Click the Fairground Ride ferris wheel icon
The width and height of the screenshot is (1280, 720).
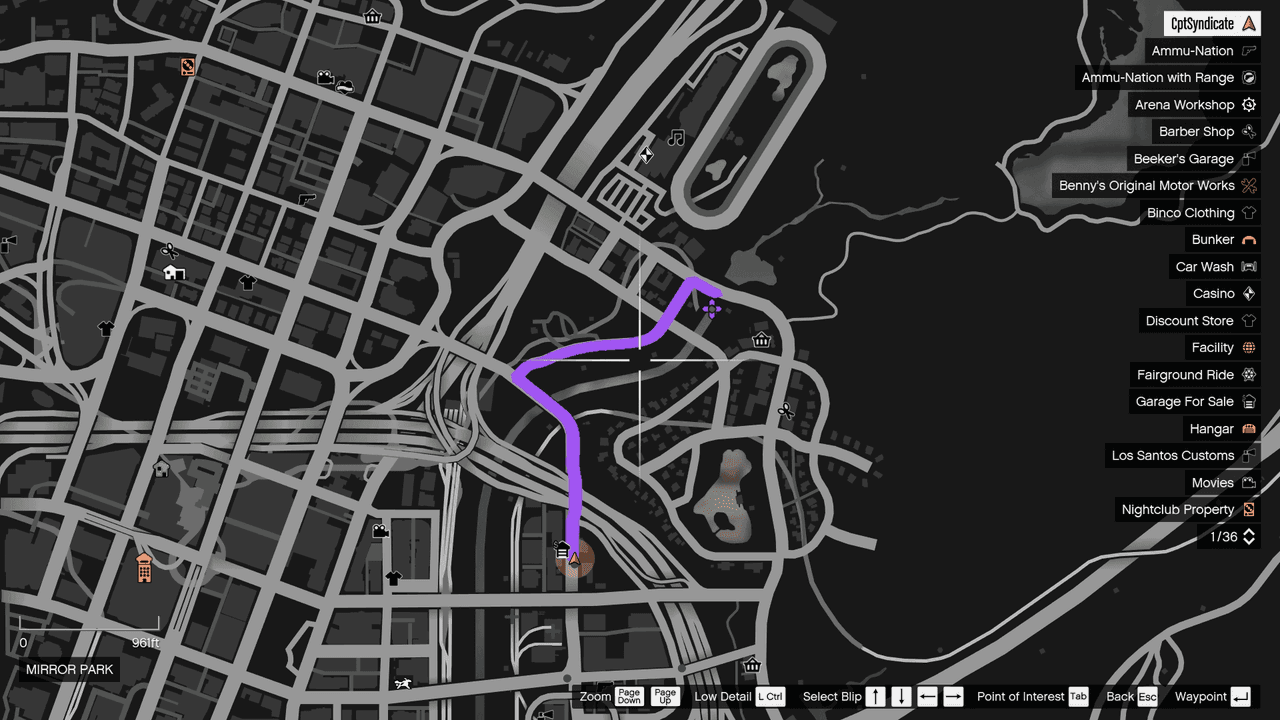1248,374
